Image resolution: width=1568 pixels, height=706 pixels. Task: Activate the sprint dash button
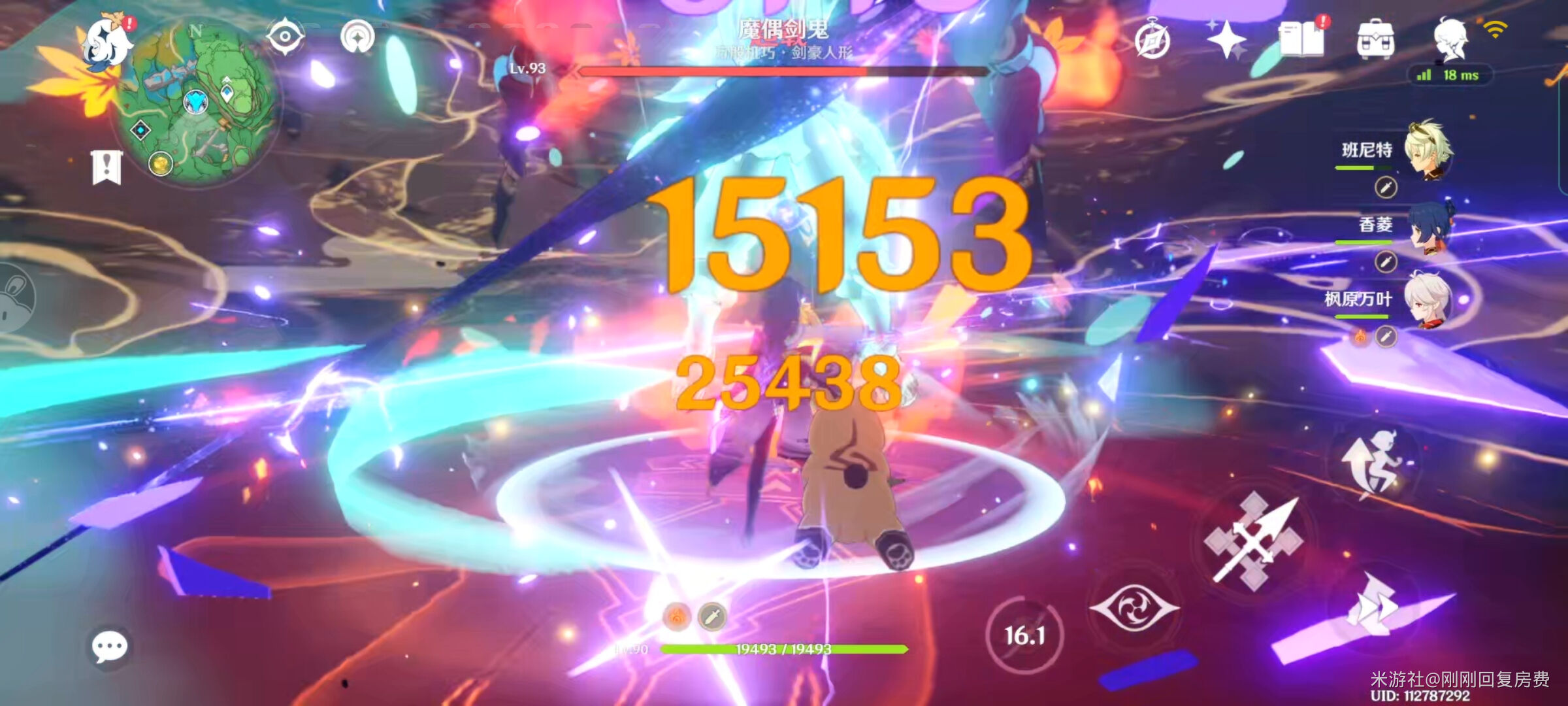pos(1373,608)
